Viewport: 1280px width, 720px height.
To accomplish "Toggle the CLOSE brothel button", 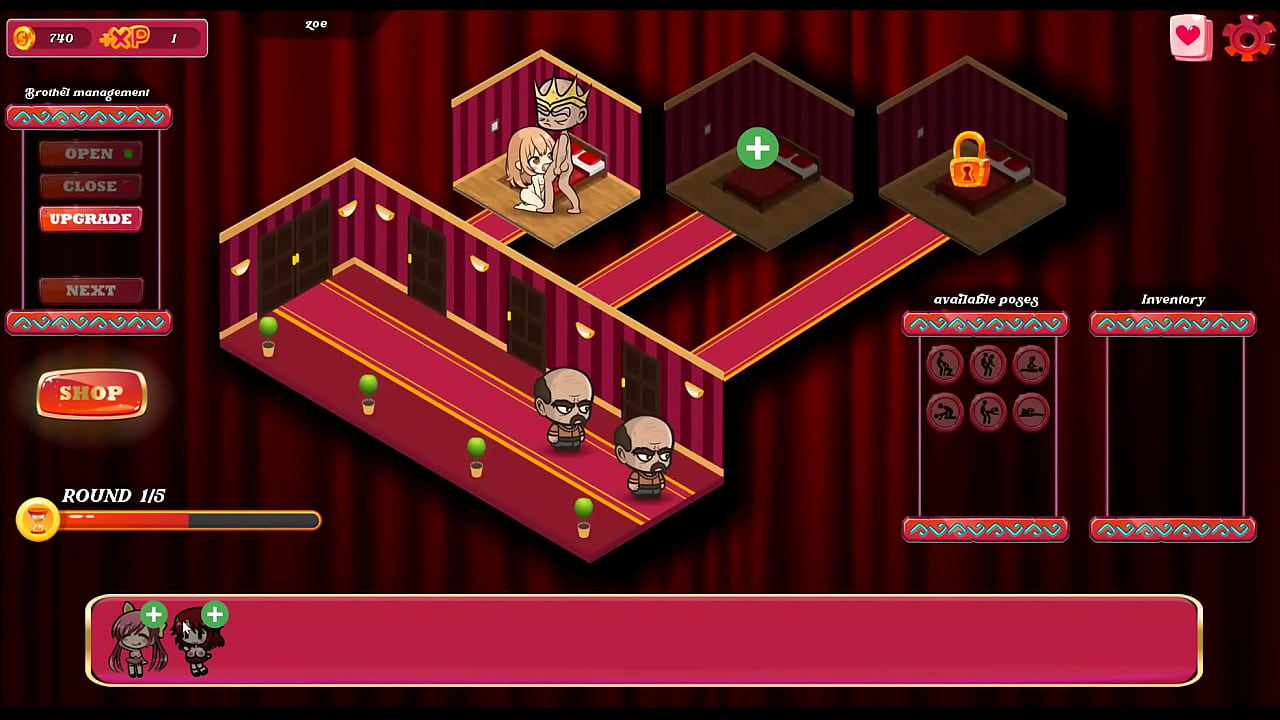I will pos(90,185).
